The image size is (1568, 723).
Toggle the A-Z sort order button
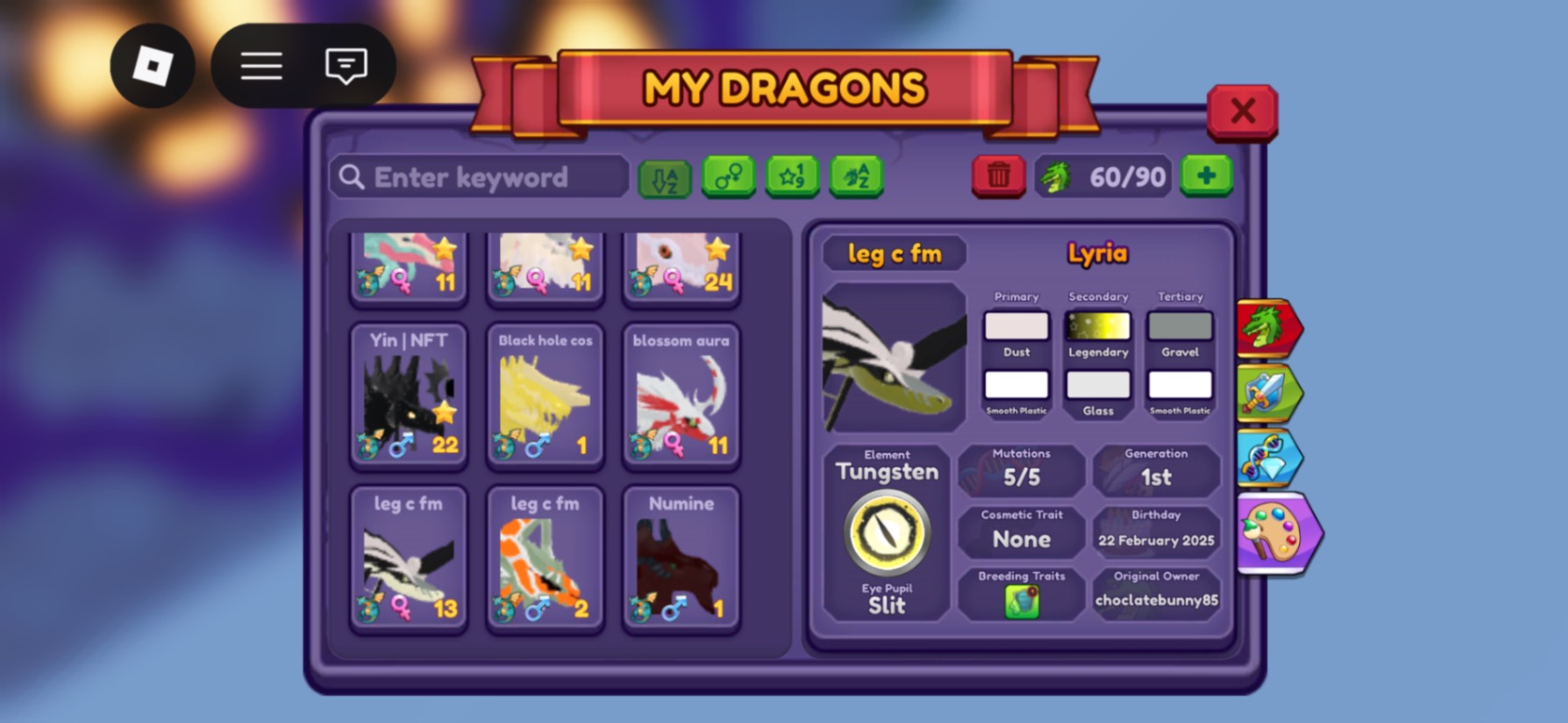pos(666,175)
